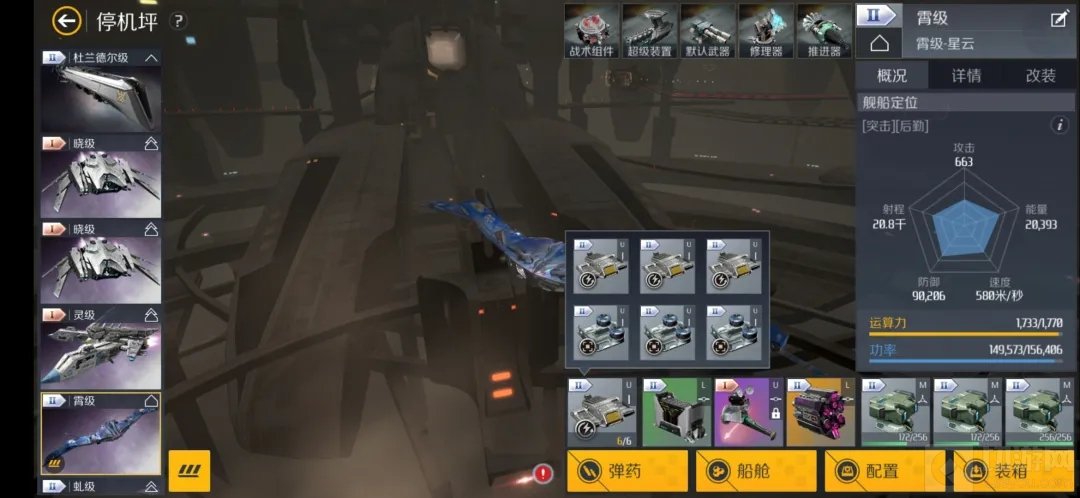Show ship role info icon
This screenshot has width=1080, height=498.
[x=1059, y=126]
